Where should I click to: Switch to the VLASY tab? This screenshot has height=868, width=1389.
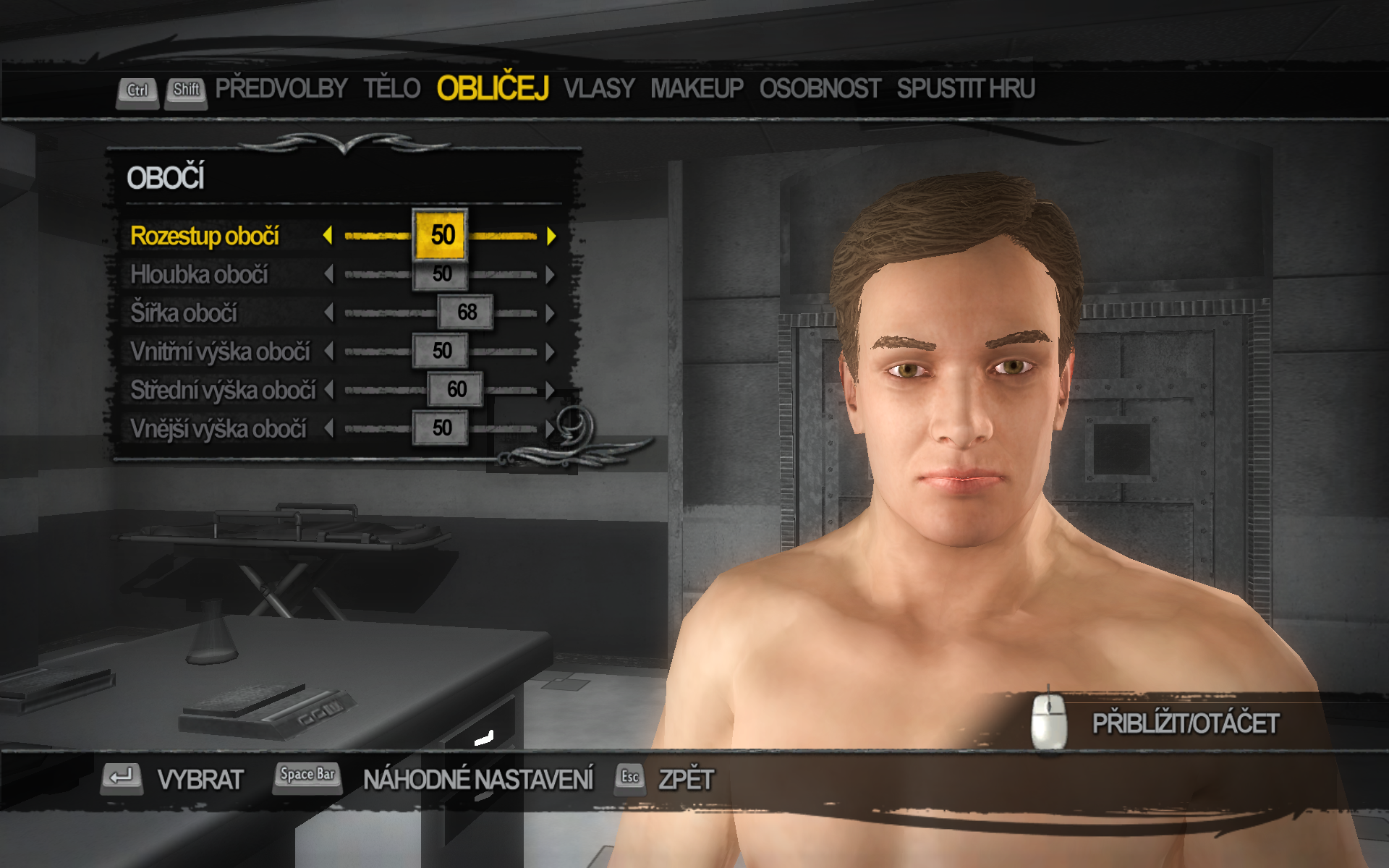pyautogui.click(x=598, y=89)
